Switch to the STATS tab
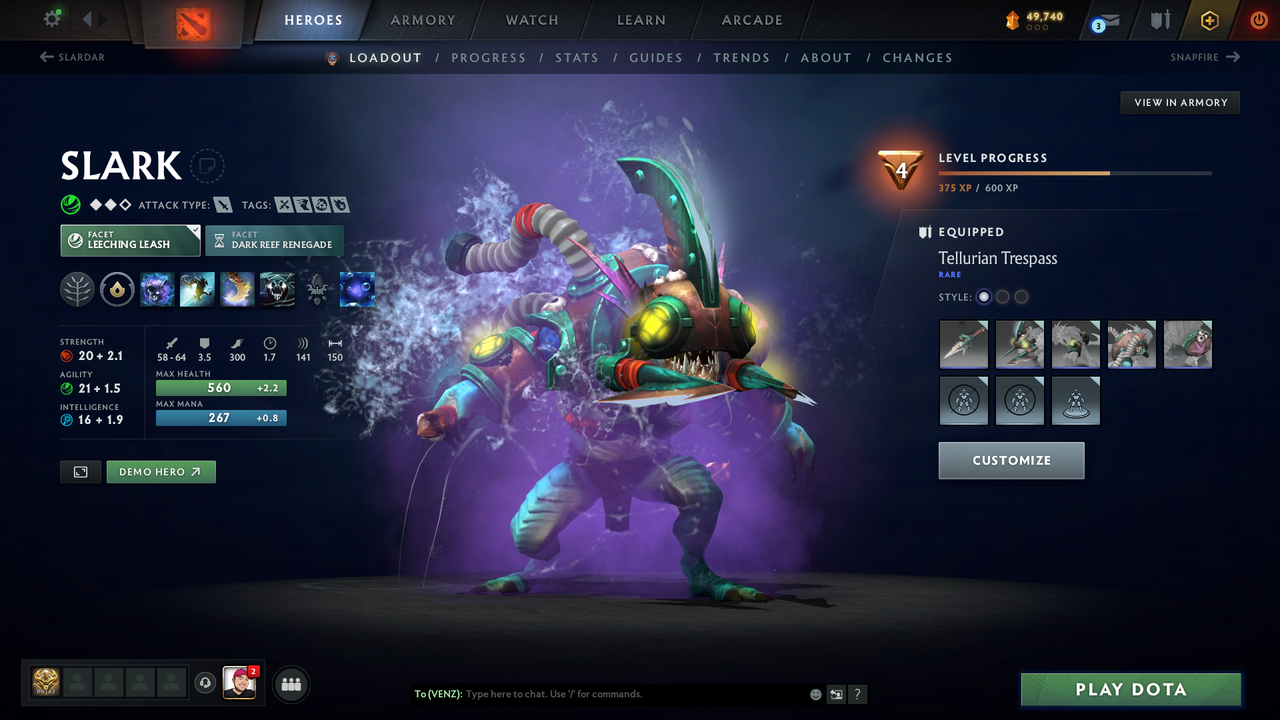Screen dimensions: 1280x720 coord(577,57)
